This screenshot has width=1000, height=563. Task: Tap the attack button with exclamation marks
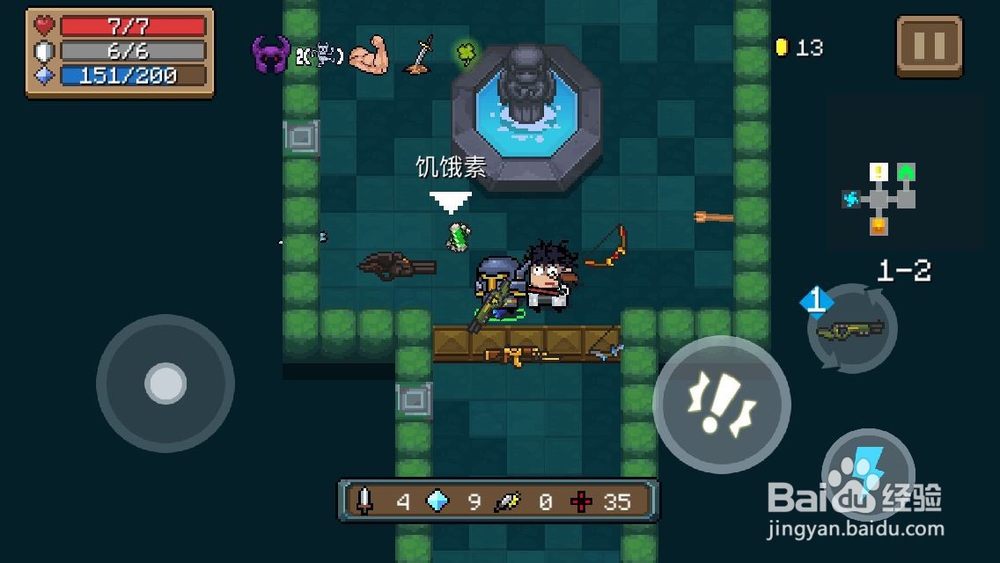pos(721,403)
